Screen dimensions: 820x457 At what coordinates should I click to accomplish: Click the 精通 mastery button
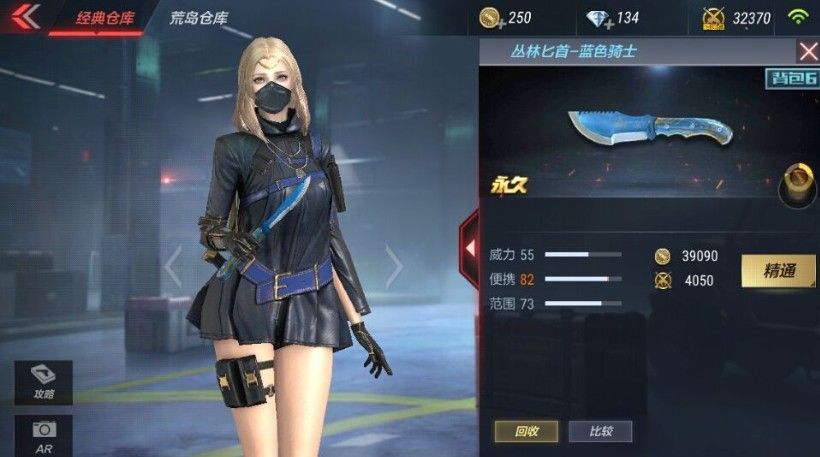point(778,271)
